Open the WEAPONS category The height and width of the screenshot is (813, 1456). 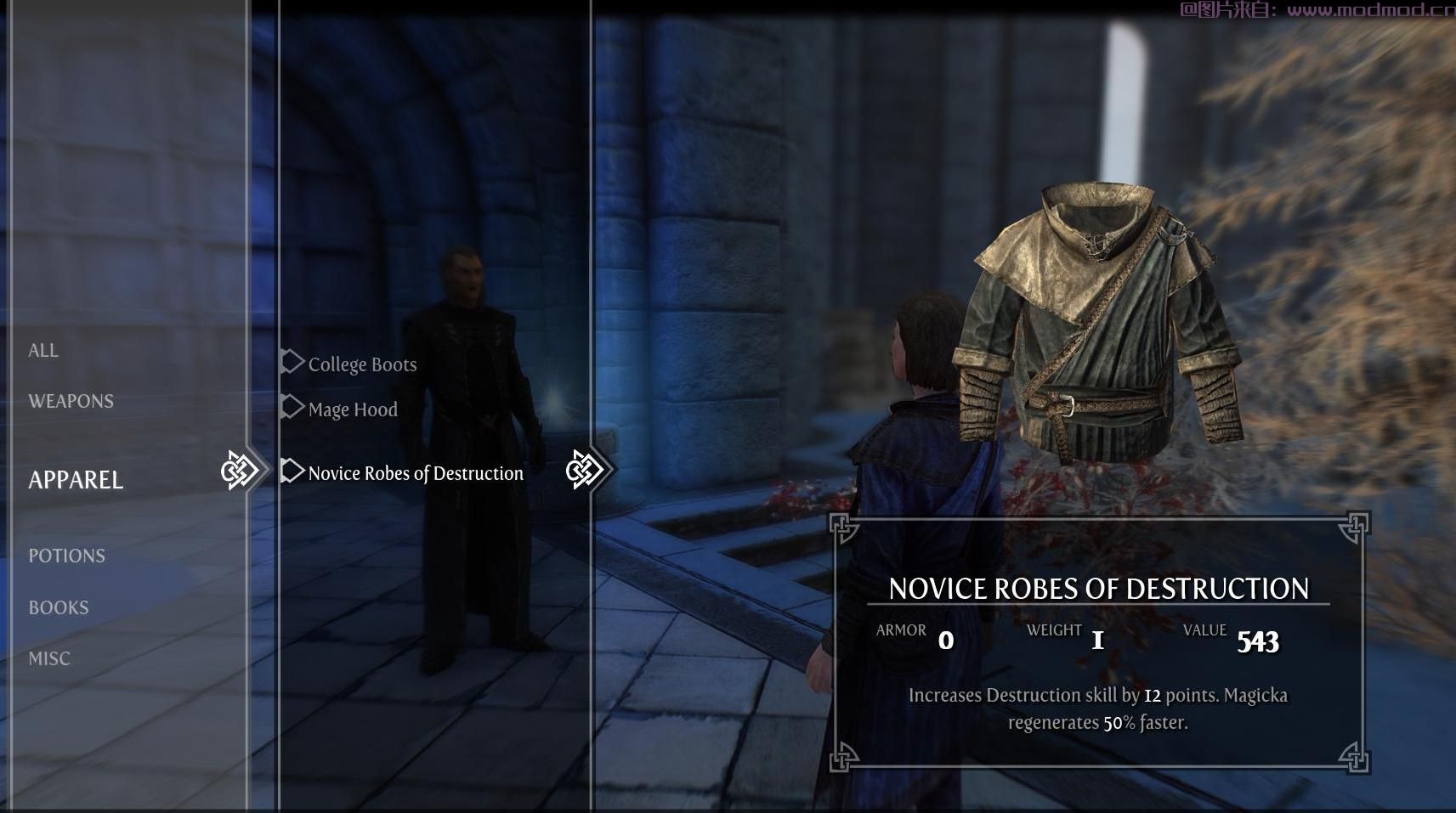(x=71, y=401)
